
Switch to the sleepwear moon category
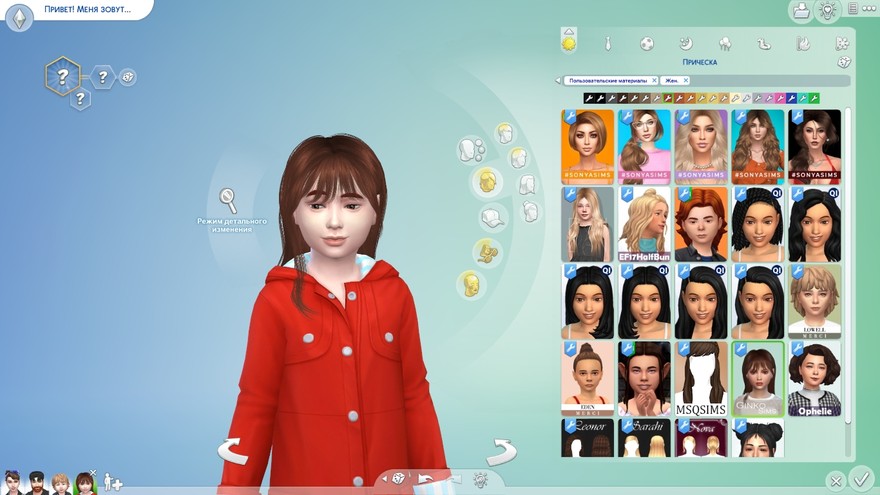[x=685, y=44]
